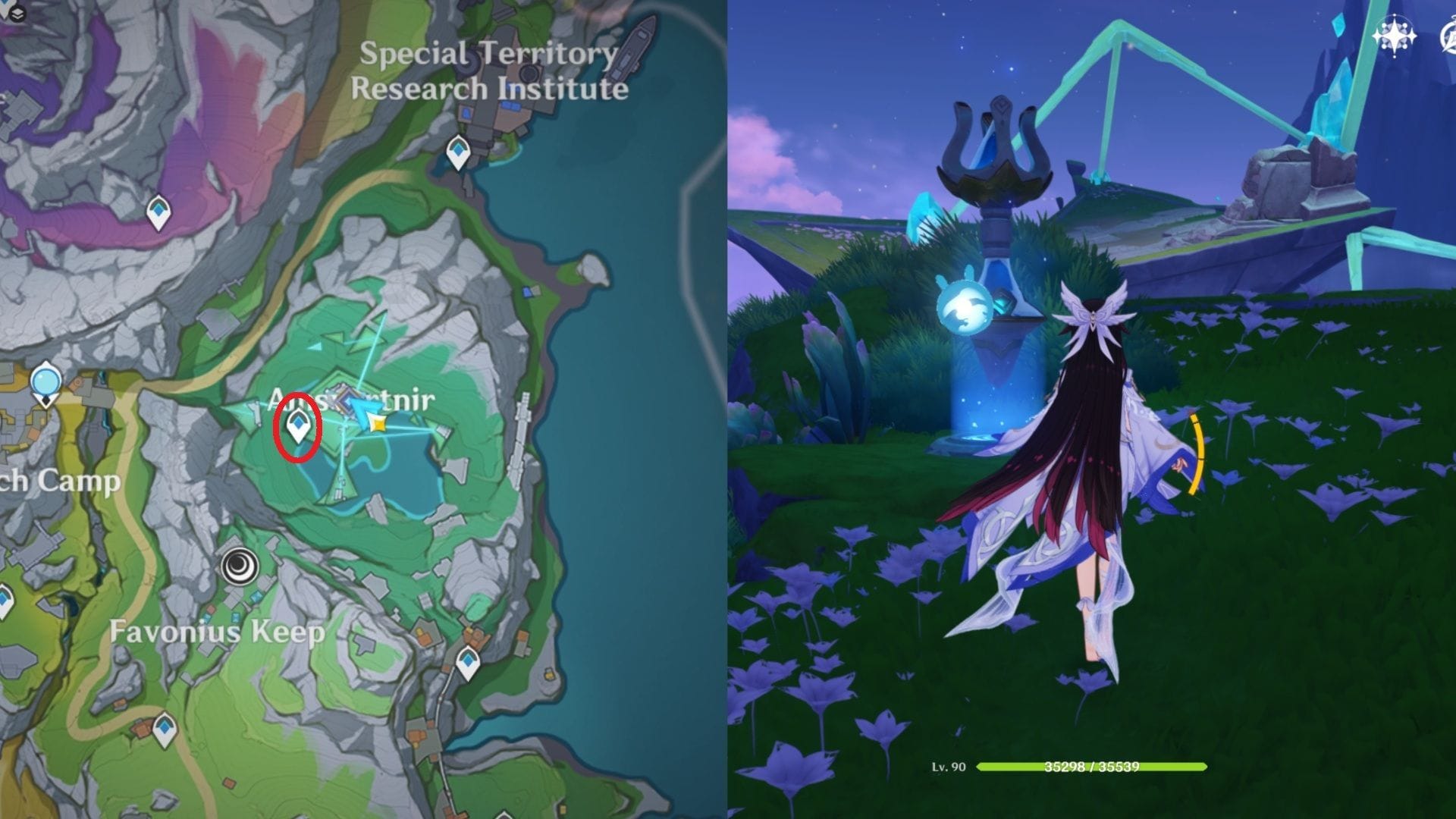Select coastal waypoint southeast of Favonius Keep
This screenshot has width=1456, height=819.
point(467,664)
